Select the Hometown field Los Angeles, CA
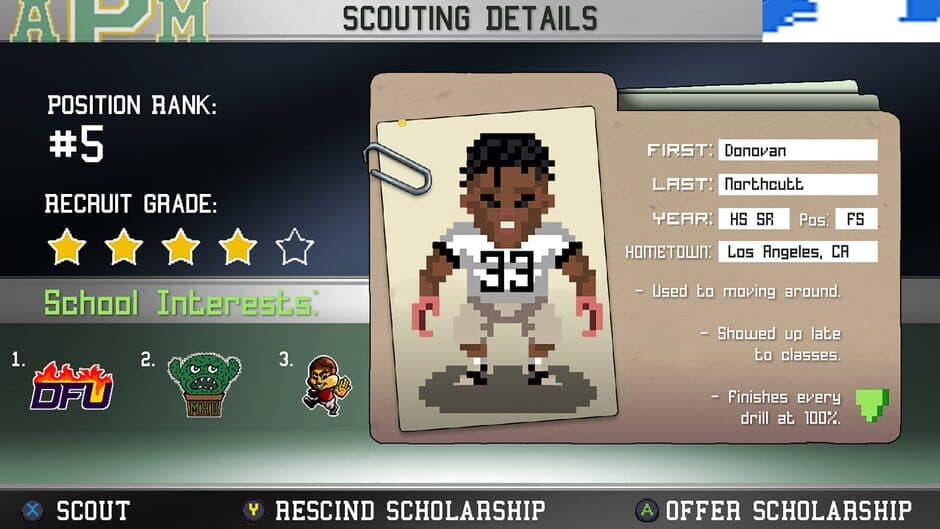Image resolution: width=940 pixels, height=529 pixels. tap(797, 251)
